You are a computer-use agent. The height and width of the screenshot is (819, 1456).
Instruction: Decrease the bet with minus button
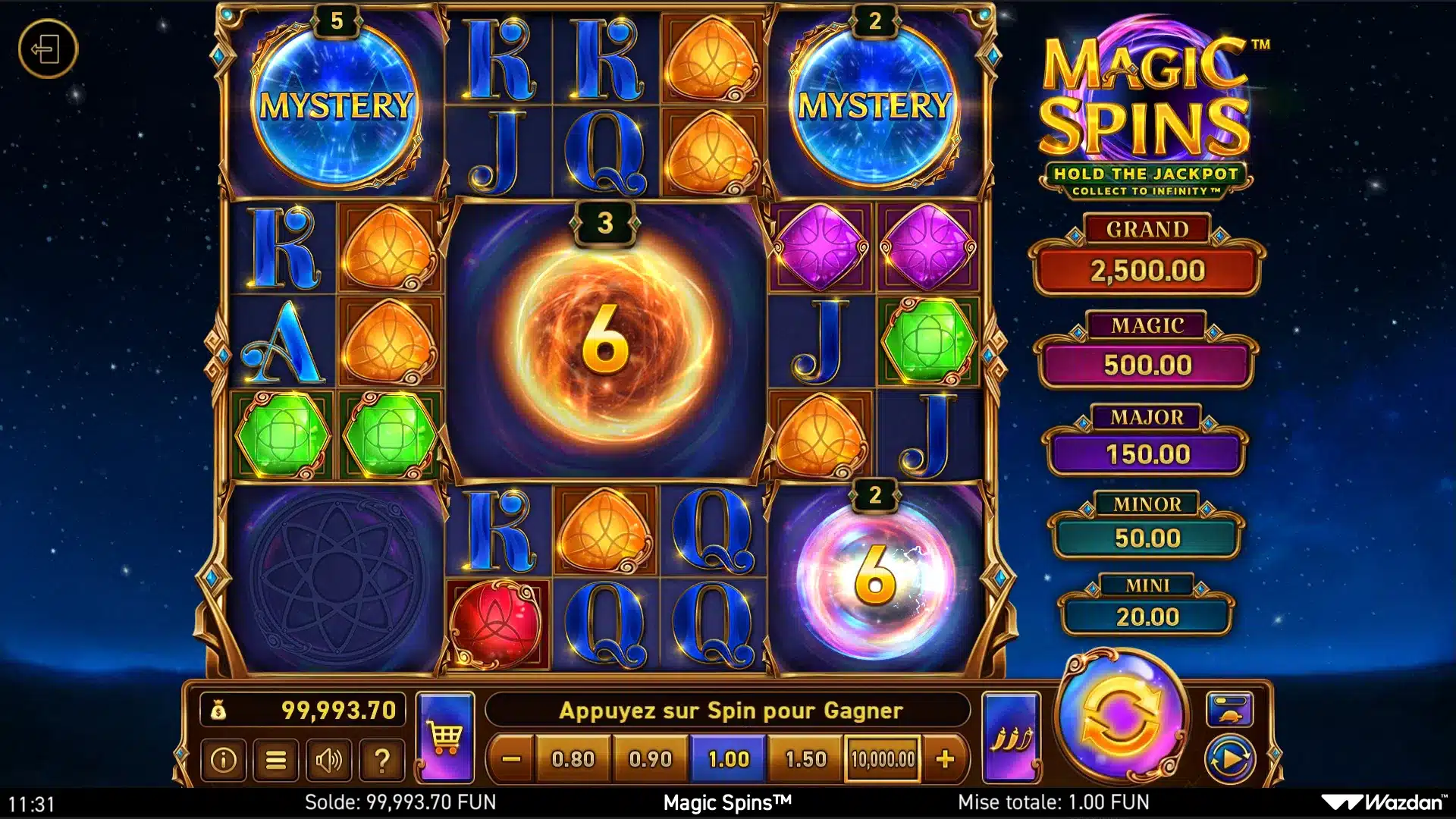pos(512,759)
